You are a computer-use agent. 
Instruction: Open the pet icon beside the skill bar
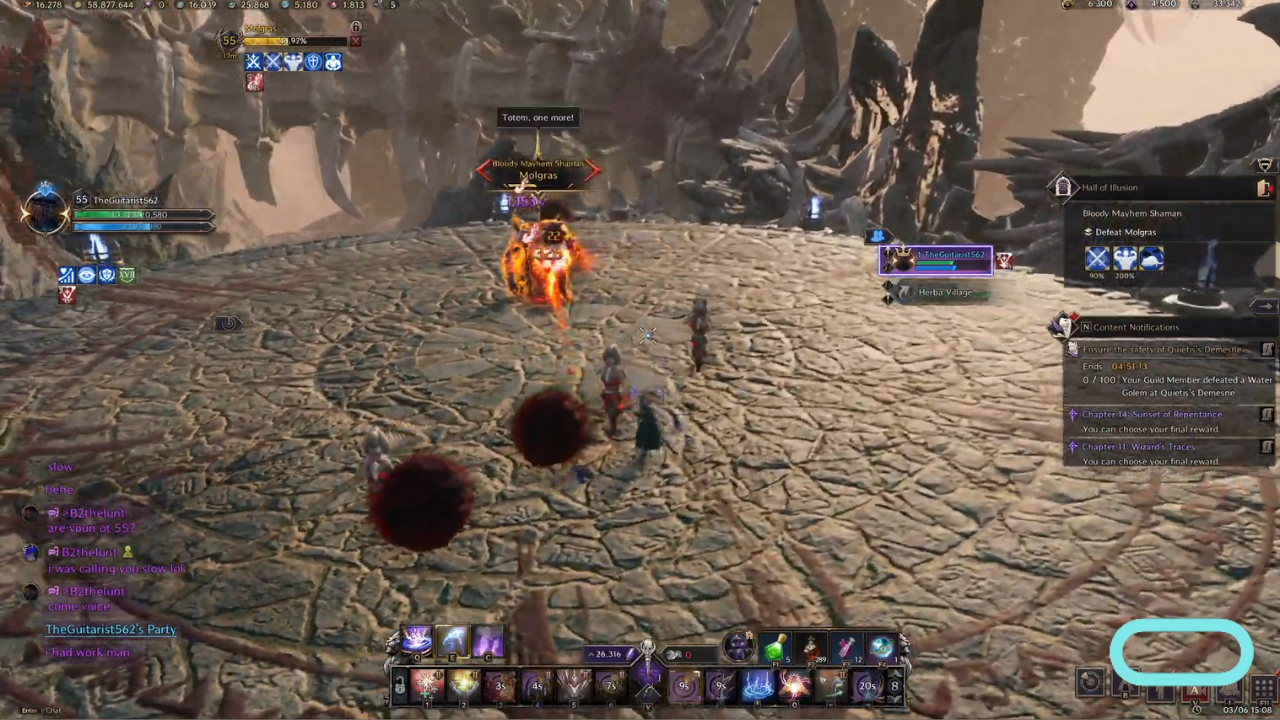739,645
